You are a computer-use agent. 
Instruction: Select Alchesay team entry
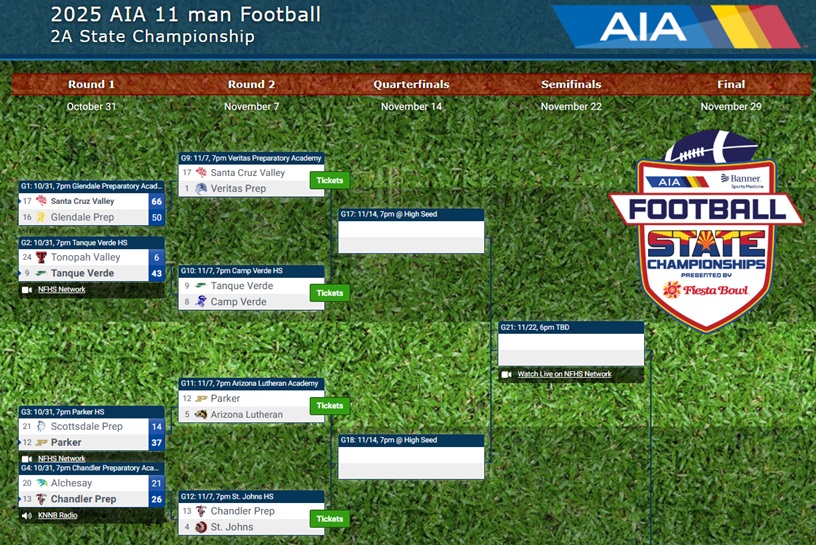pos(71,483)
